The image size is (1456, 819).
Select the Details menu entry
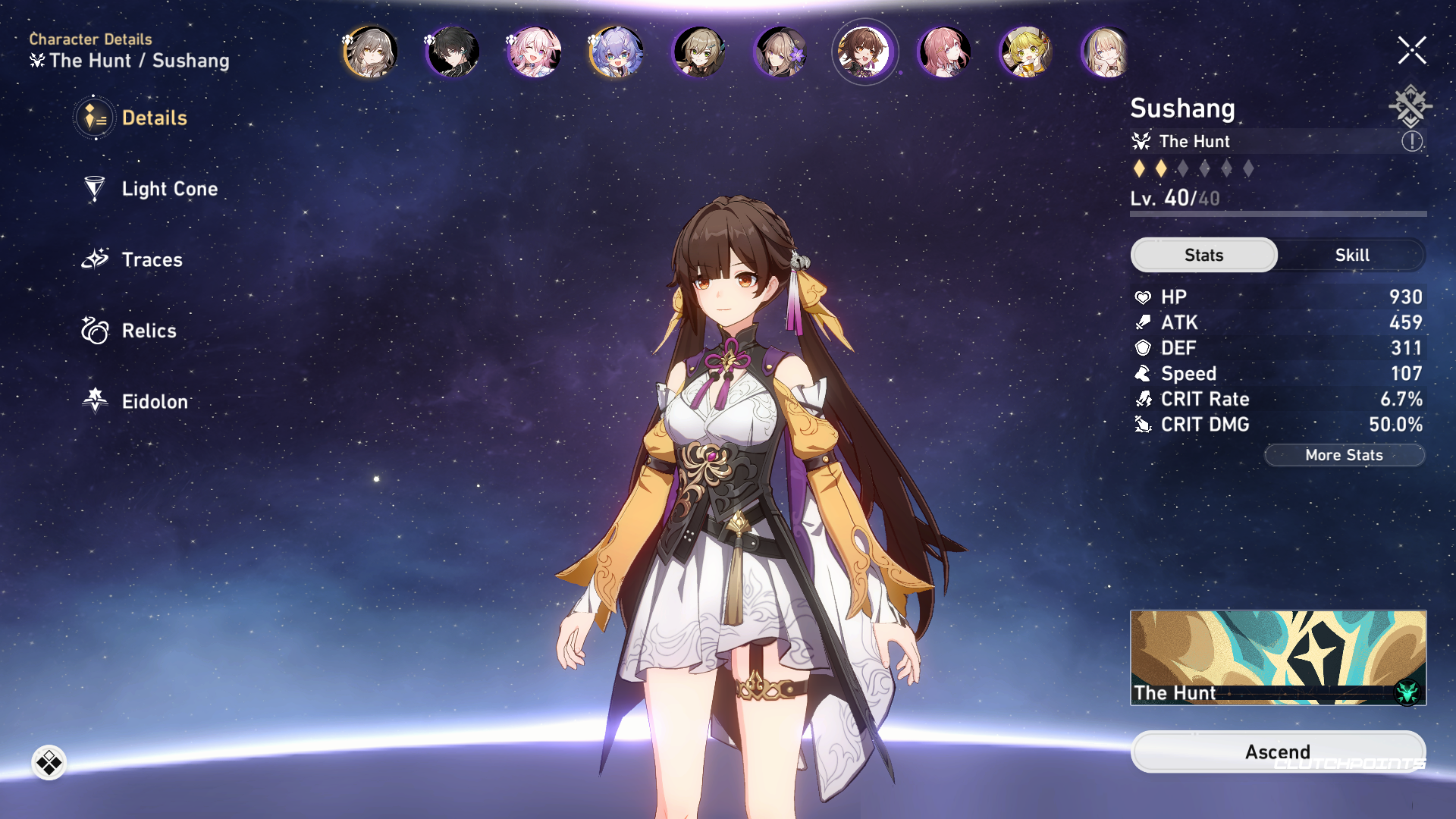(153, 118)
